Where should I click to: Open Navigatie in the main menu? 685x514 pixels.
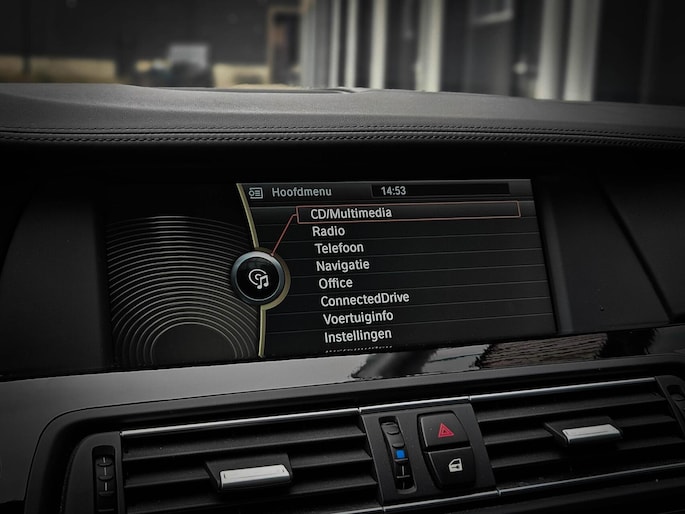[x=342, y=265]
